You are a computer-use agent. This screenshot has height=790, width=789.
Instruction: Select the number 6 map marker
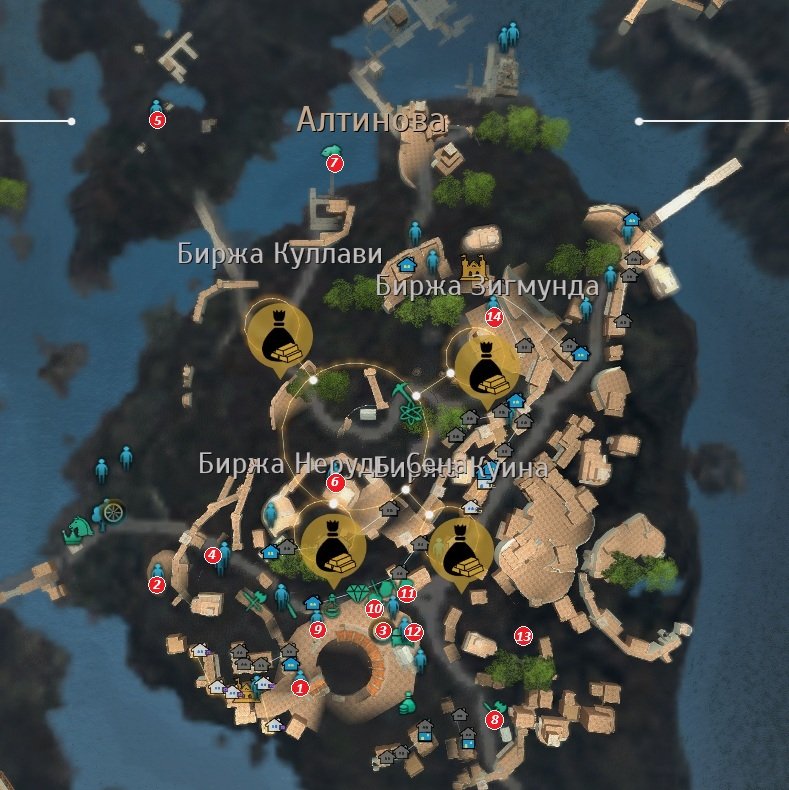point(335,483)
